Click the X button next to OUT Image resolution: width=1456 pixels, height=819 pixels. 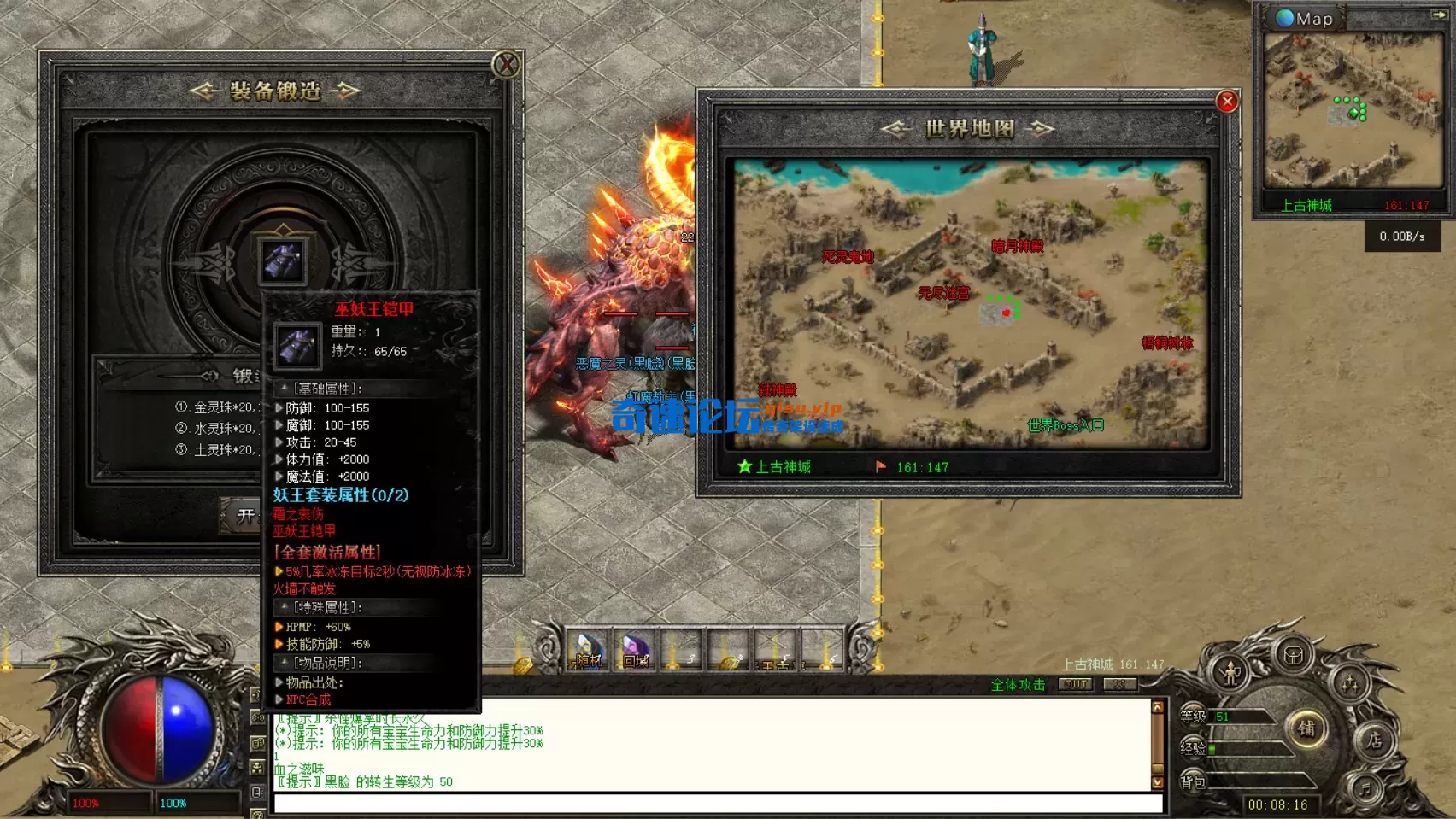[1119, 684]
